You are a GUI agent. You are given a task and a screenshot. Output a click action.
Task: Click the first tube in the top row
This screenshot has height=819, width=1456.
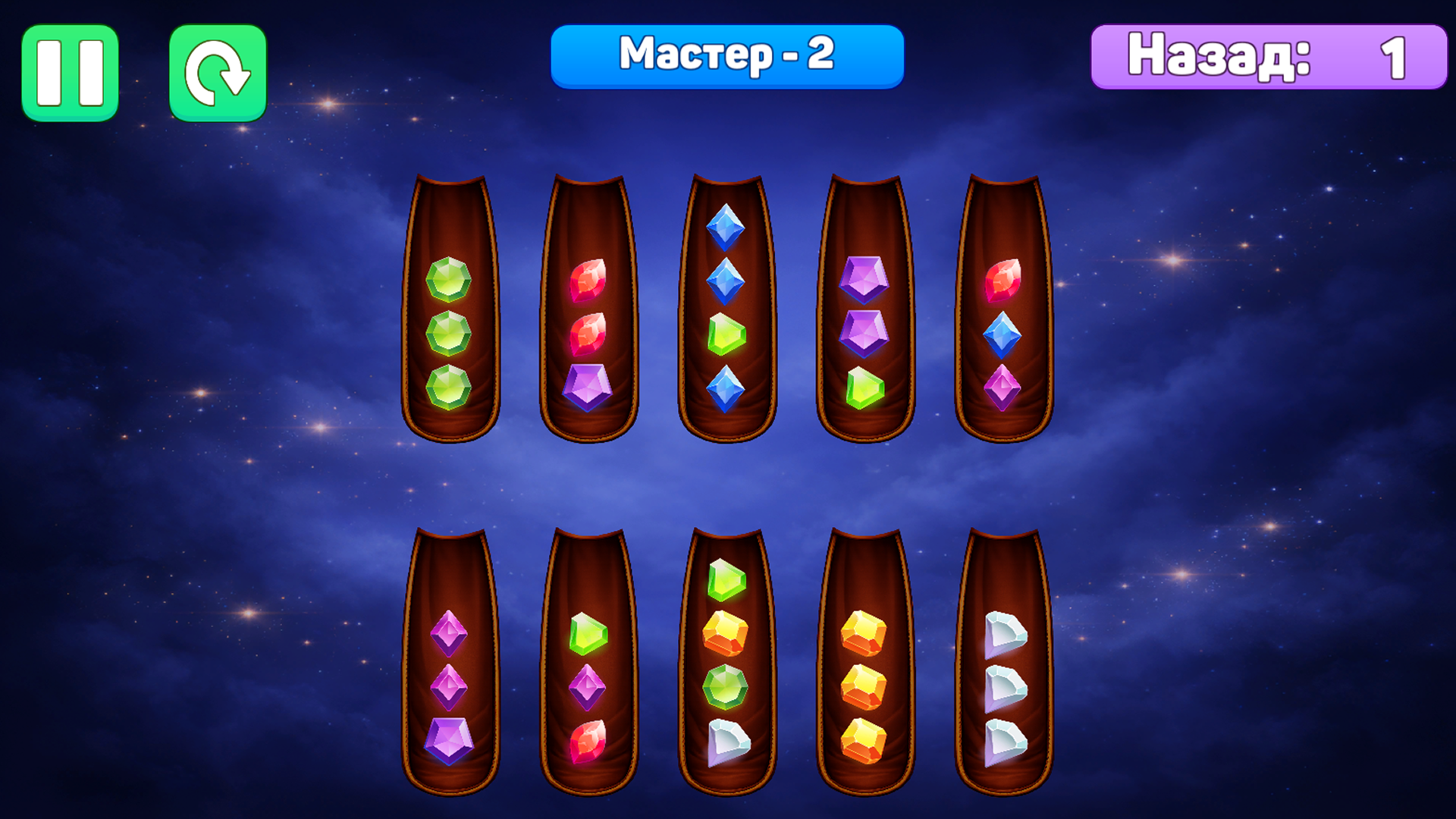(451, 303)
